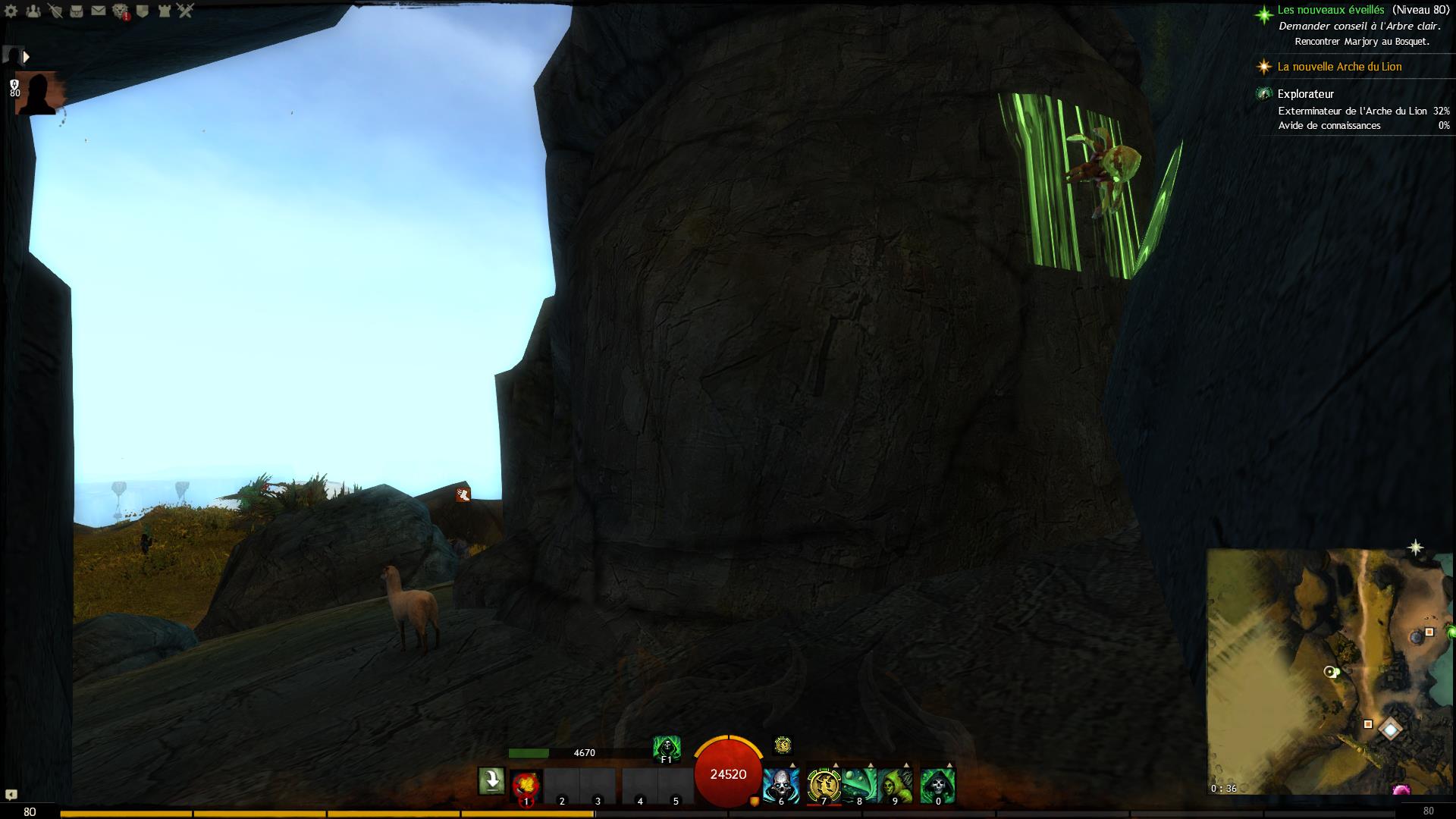Open the hero panel sword-and-shield icon
Image resolution: width=1456 pixels, height=819 pixels.
point(55,11)
